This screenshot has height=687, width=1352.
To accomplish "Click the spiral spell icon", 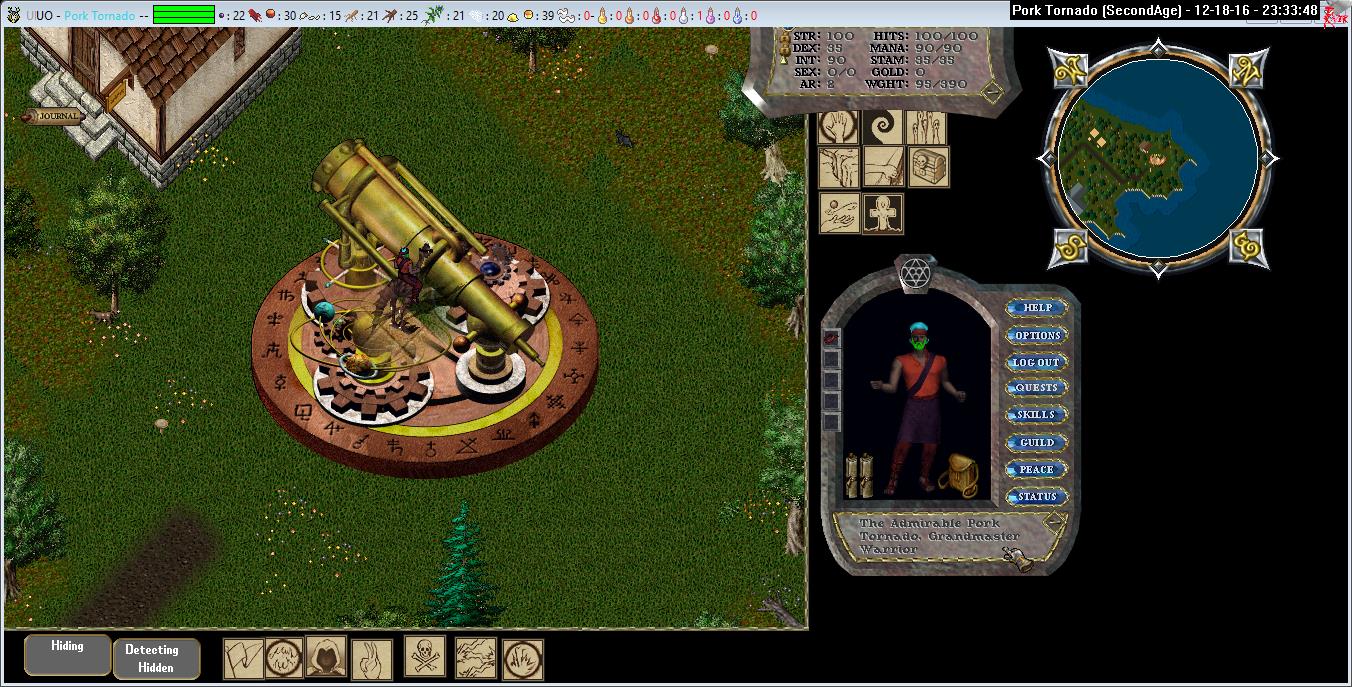I will 883,127.
